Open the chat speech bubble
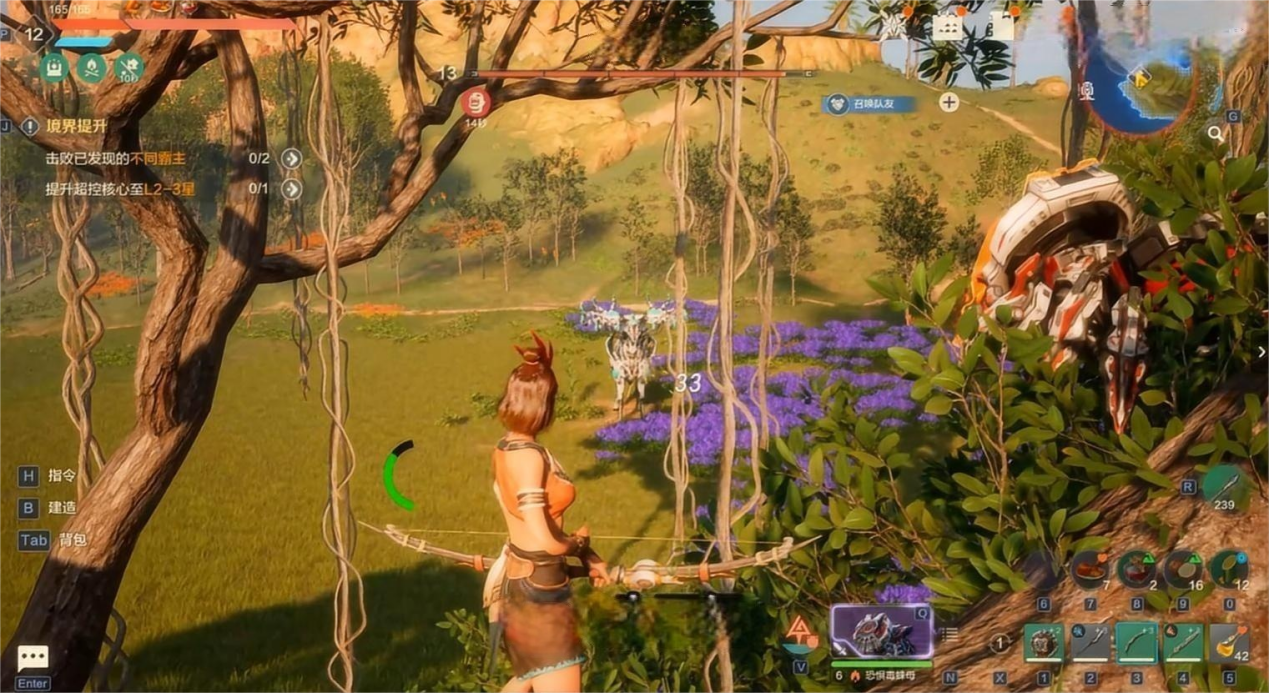This screenshot has width=1269, height=693. coord(32,657)
